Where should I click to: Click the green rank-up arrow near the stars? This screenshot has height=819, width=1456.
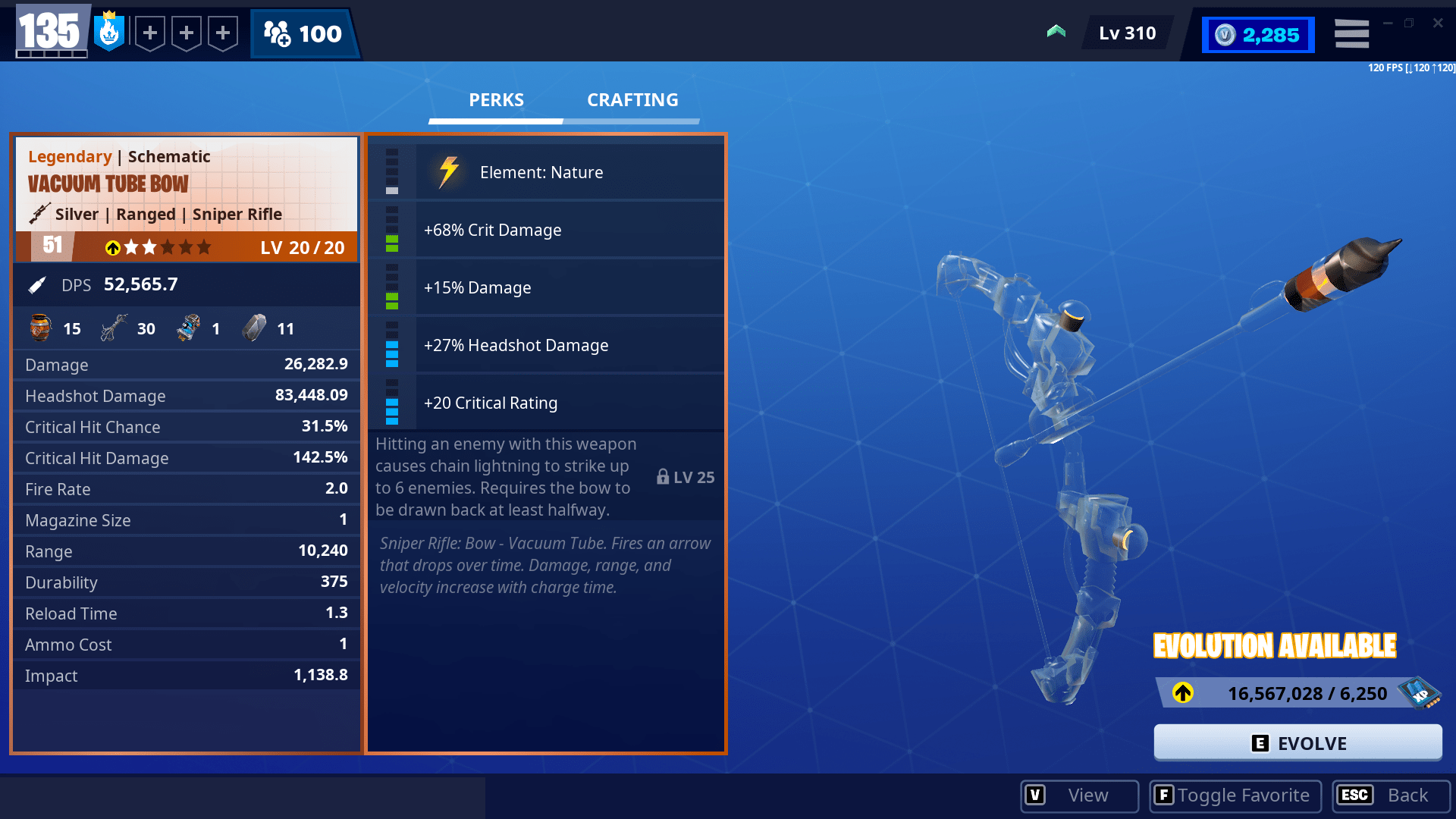click(112, 247)
